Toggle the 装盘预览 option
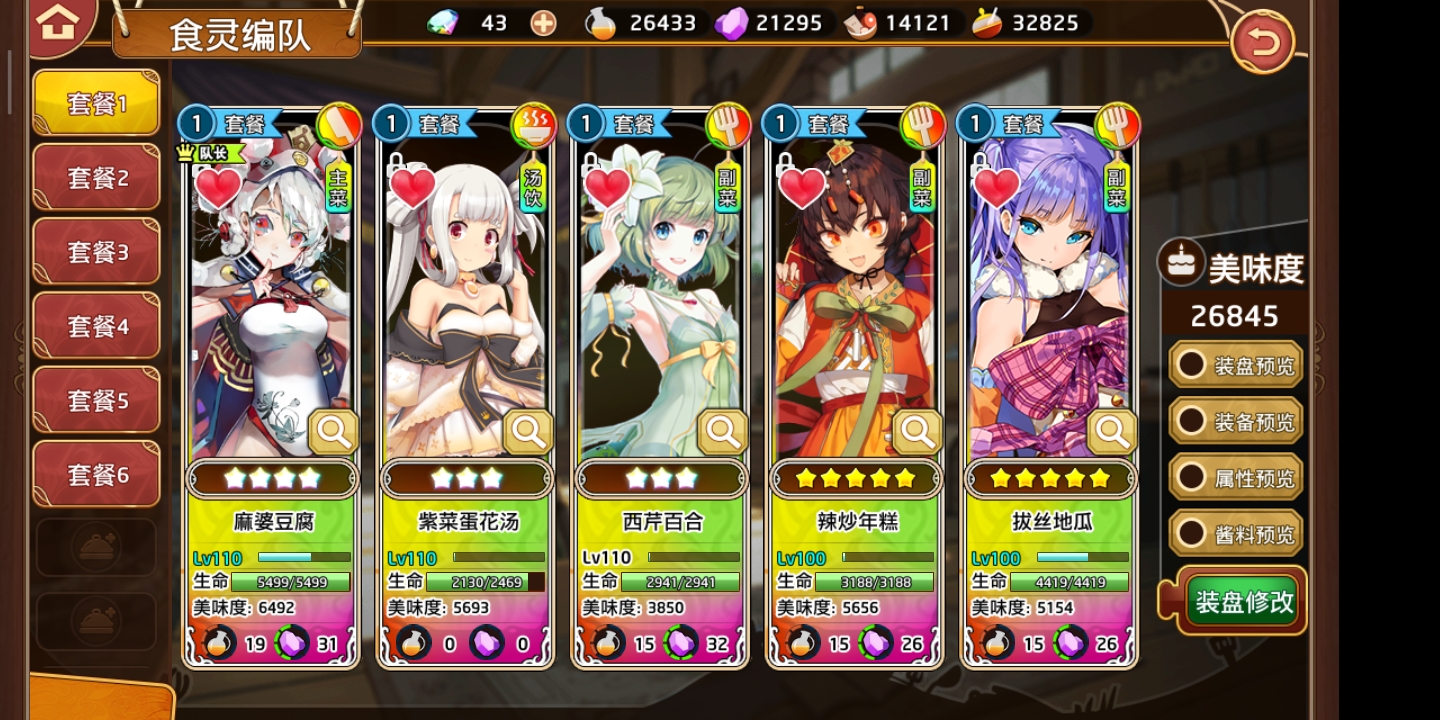The image size is (1440, 720). [1236, 366]
